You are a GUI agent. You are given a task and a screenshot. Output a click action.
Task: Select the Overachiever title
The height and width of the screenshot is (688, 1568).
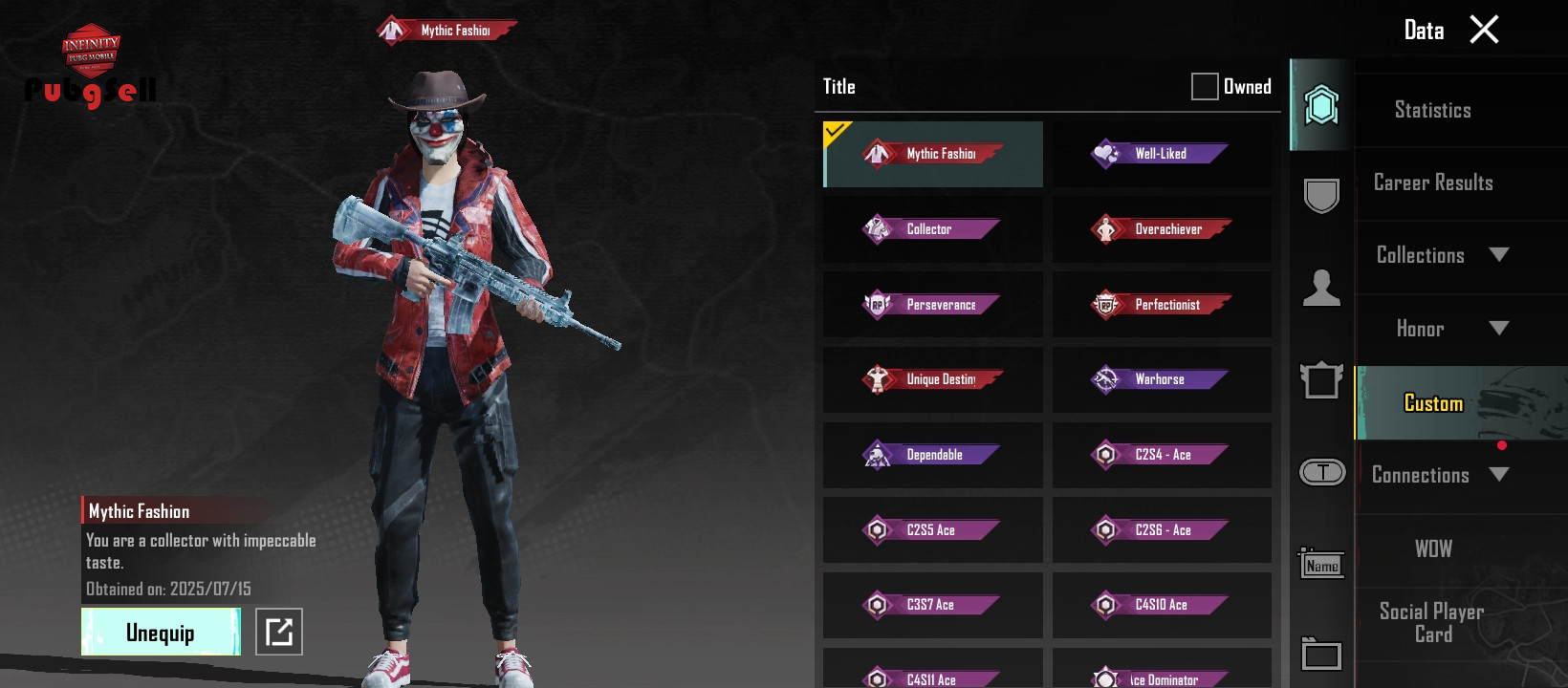tap(1162, 229)
